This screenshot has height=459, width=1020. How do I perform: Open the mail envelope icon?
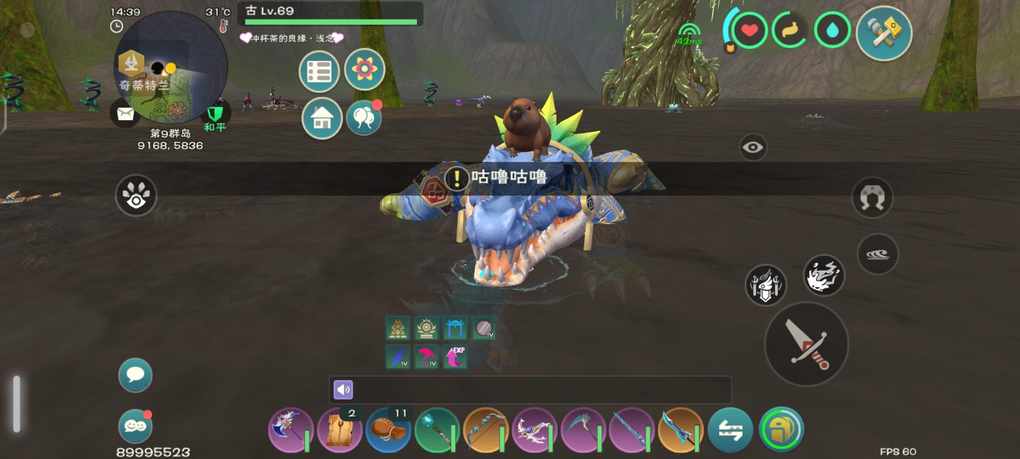click(125, 113)
